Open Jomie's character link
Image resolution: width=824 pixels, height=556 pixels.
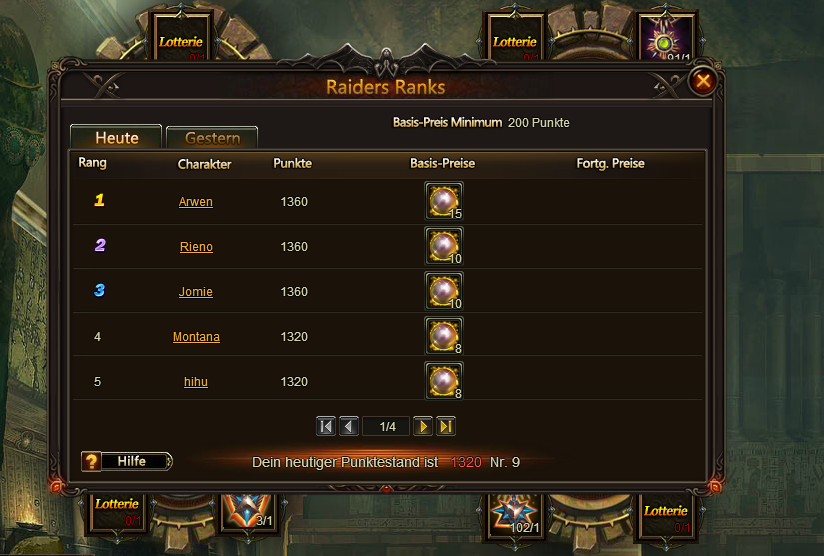tap(196, 292)
